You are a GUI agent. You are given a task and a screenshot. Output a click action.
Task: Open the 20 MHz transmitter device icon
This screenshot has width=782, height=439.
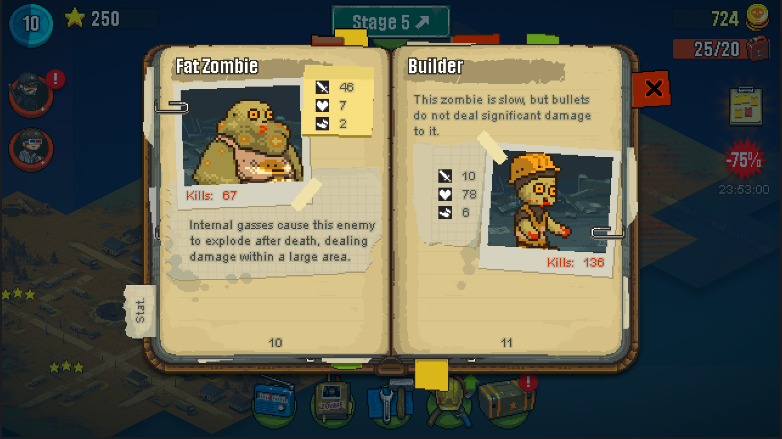point(333,402)
